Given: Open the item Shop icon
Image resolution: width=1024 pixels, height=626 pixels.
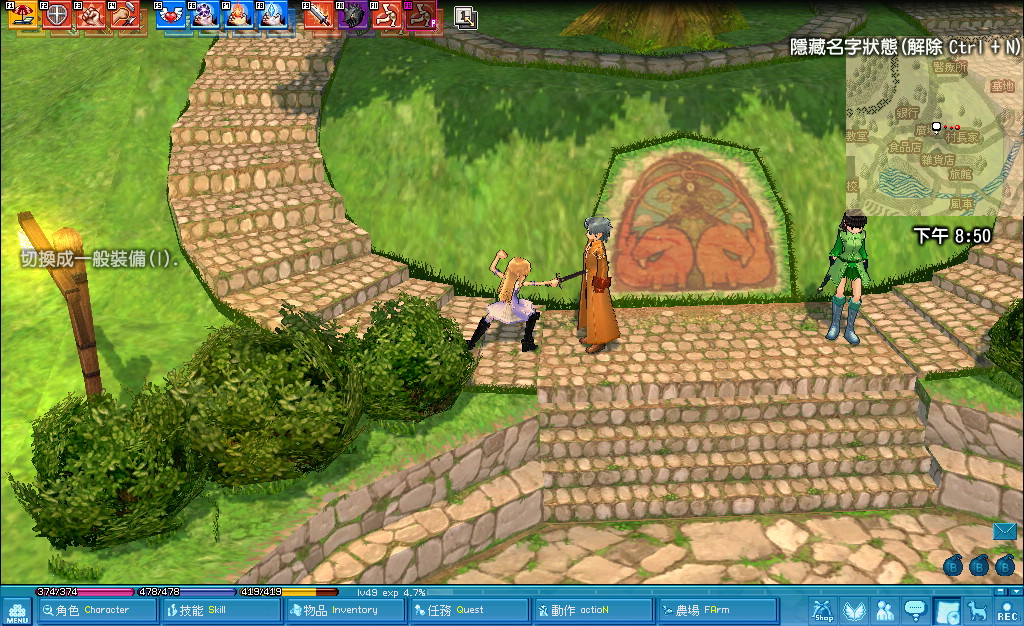Looking at the screenshot, I should click(823, 610).
